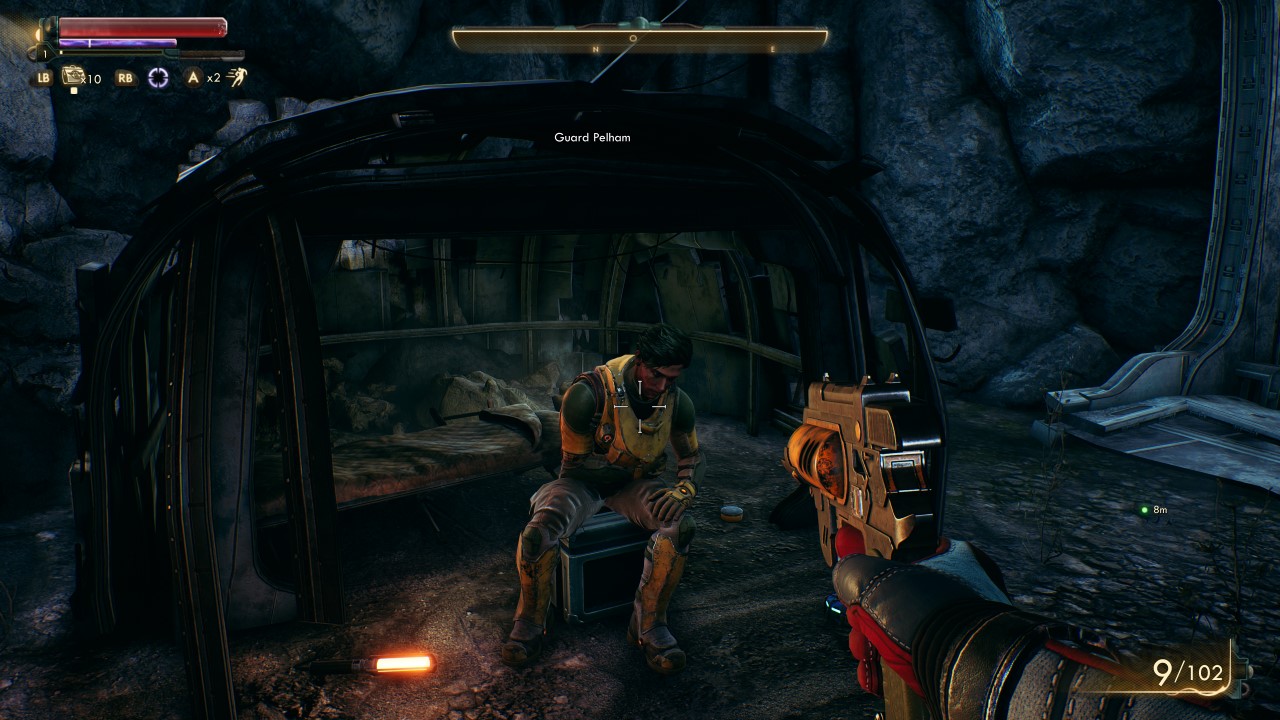The image size is (1280, 720).
Task: Trigger the running-figure dodge ability icon
Action: 237,77
